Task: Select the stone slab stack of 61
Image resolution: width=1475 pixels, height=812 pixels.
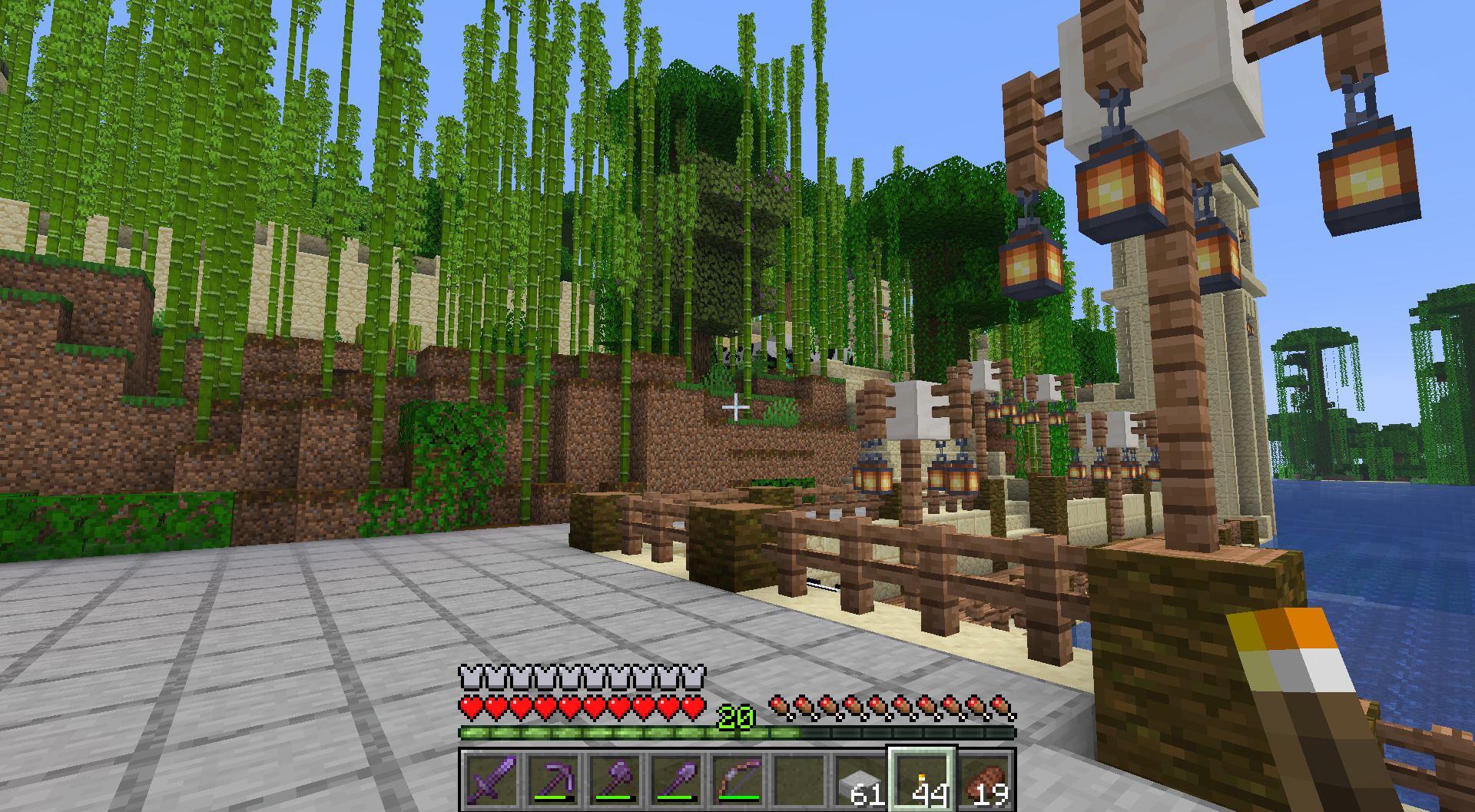Action: 860,779
